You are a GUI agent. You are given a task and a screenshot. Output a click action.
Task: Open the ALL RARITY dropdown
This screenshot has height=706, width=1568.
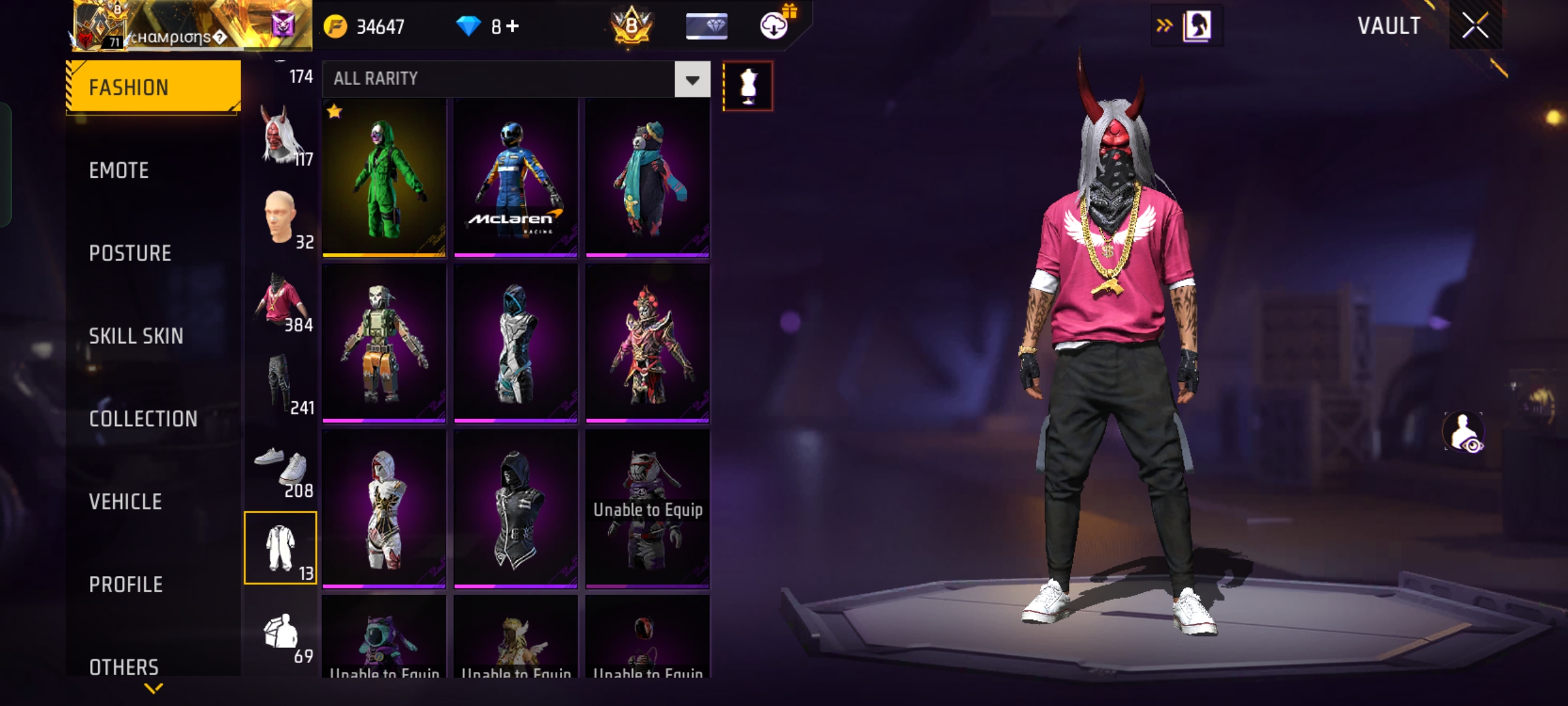pos(691,79)
